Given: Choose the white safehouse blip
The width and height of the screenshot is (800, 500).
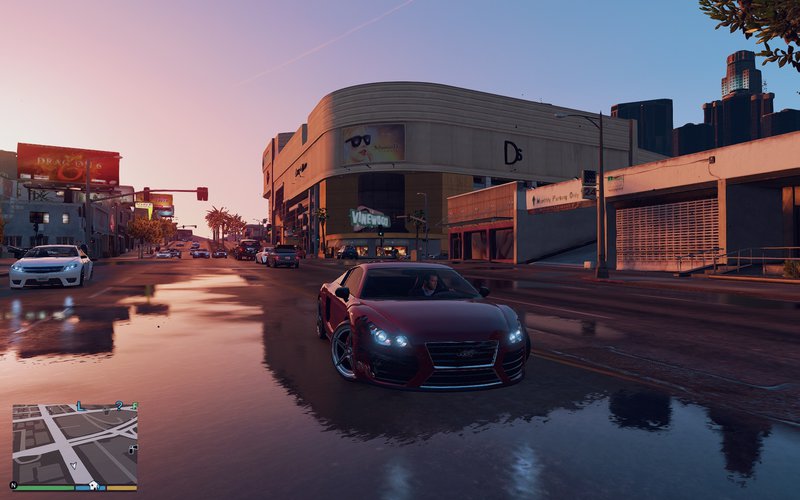Looking at the screenshot, I should click(x=94, y=486).
